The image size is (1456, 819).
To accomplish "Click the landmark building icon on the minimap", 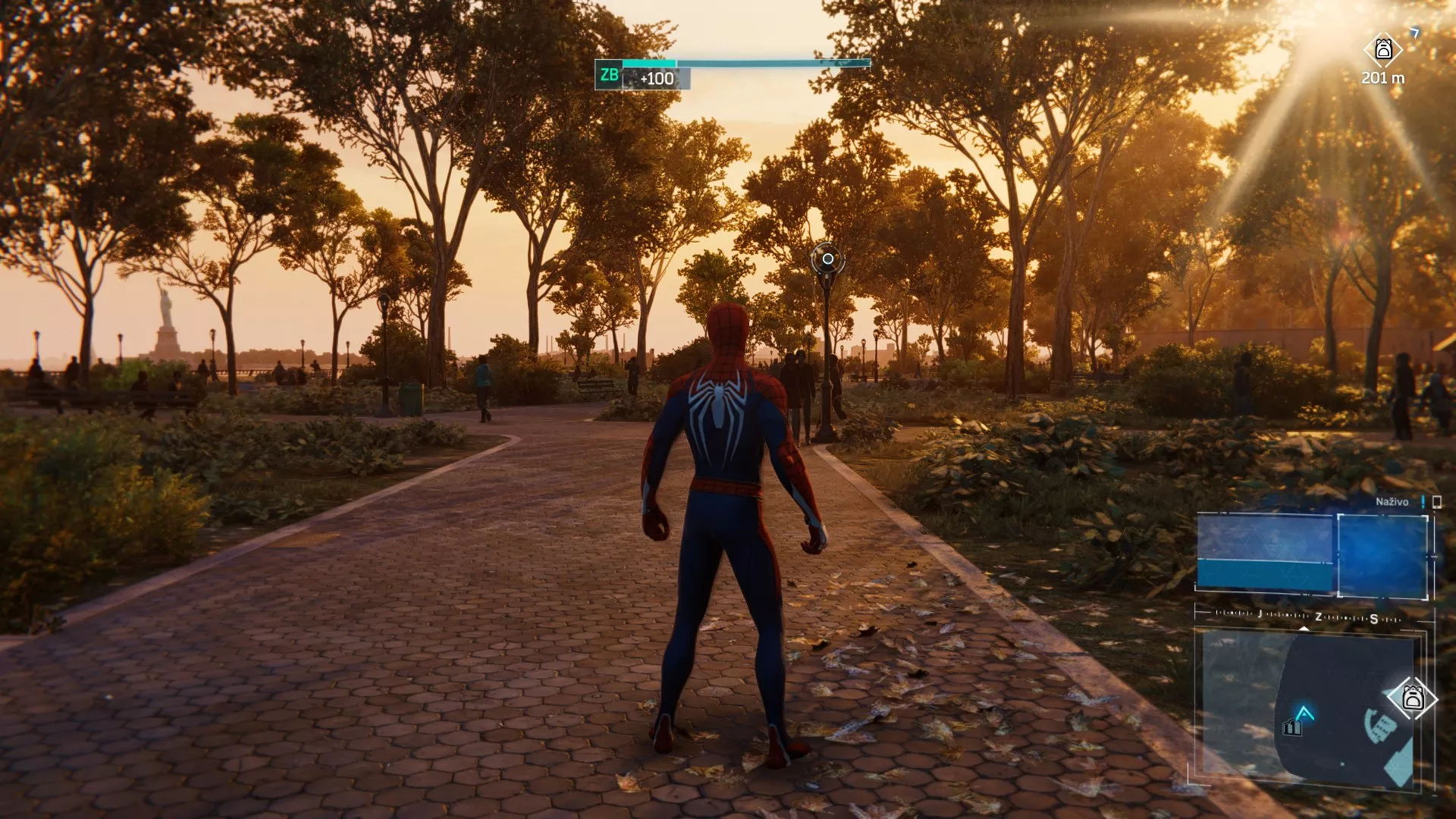I will tap(1291, 727).
